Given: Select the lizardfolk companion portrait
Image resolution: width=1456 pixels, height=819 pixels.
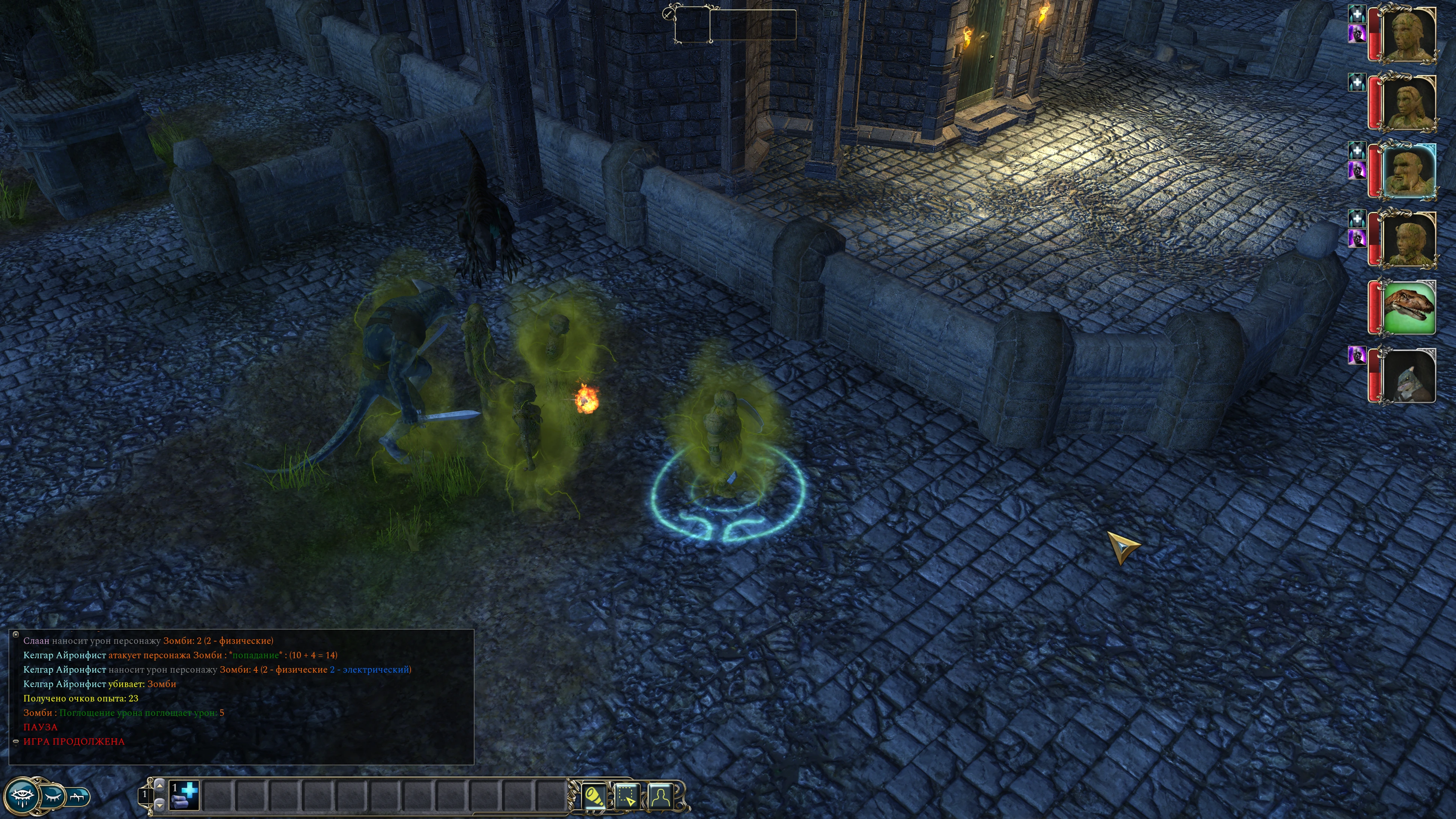Looking at the screenshot, I should (x=1408, y=376).
